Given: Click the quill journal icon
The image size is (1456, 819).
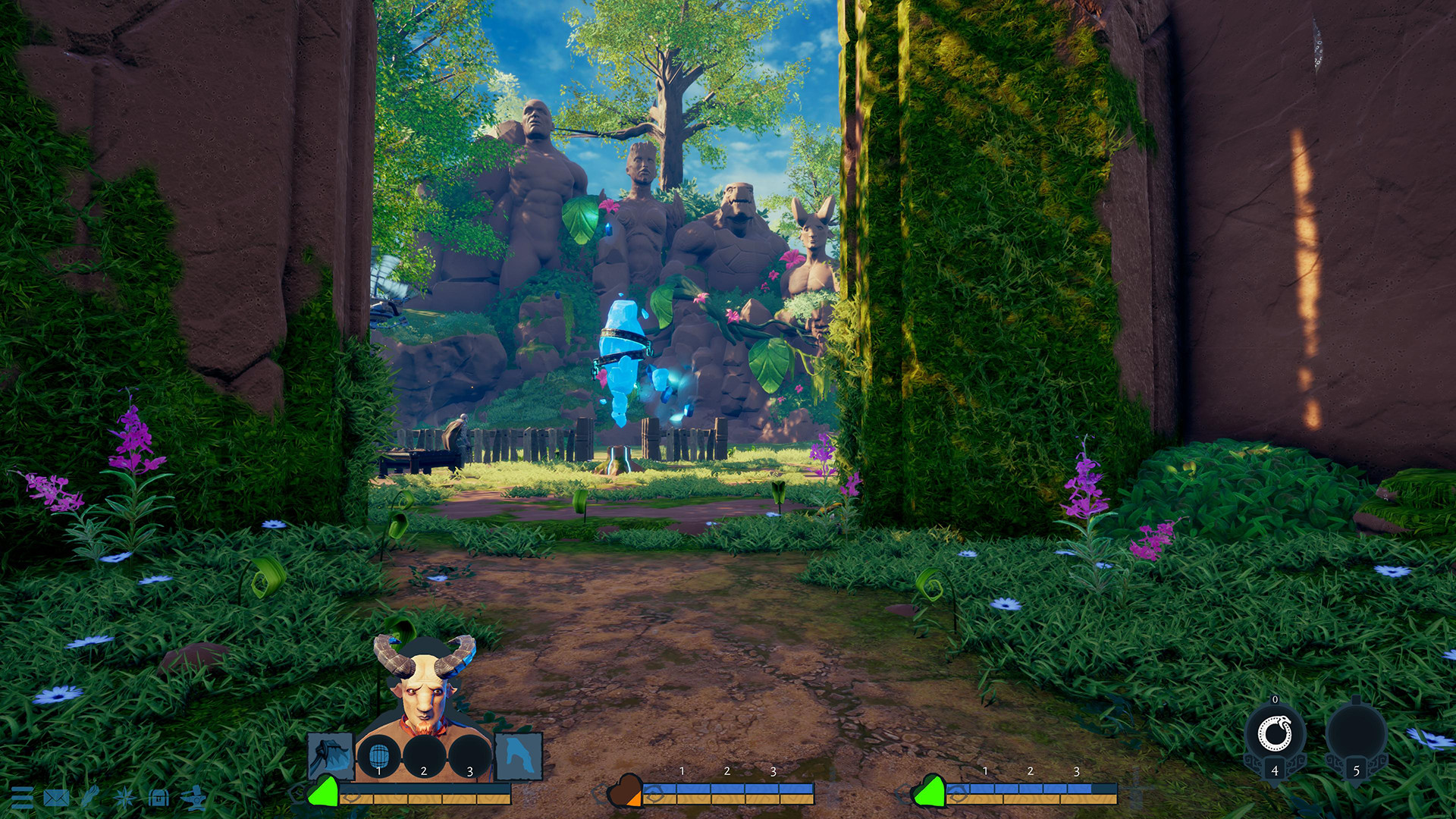Looking at the screenshot, I should point(90,796).
